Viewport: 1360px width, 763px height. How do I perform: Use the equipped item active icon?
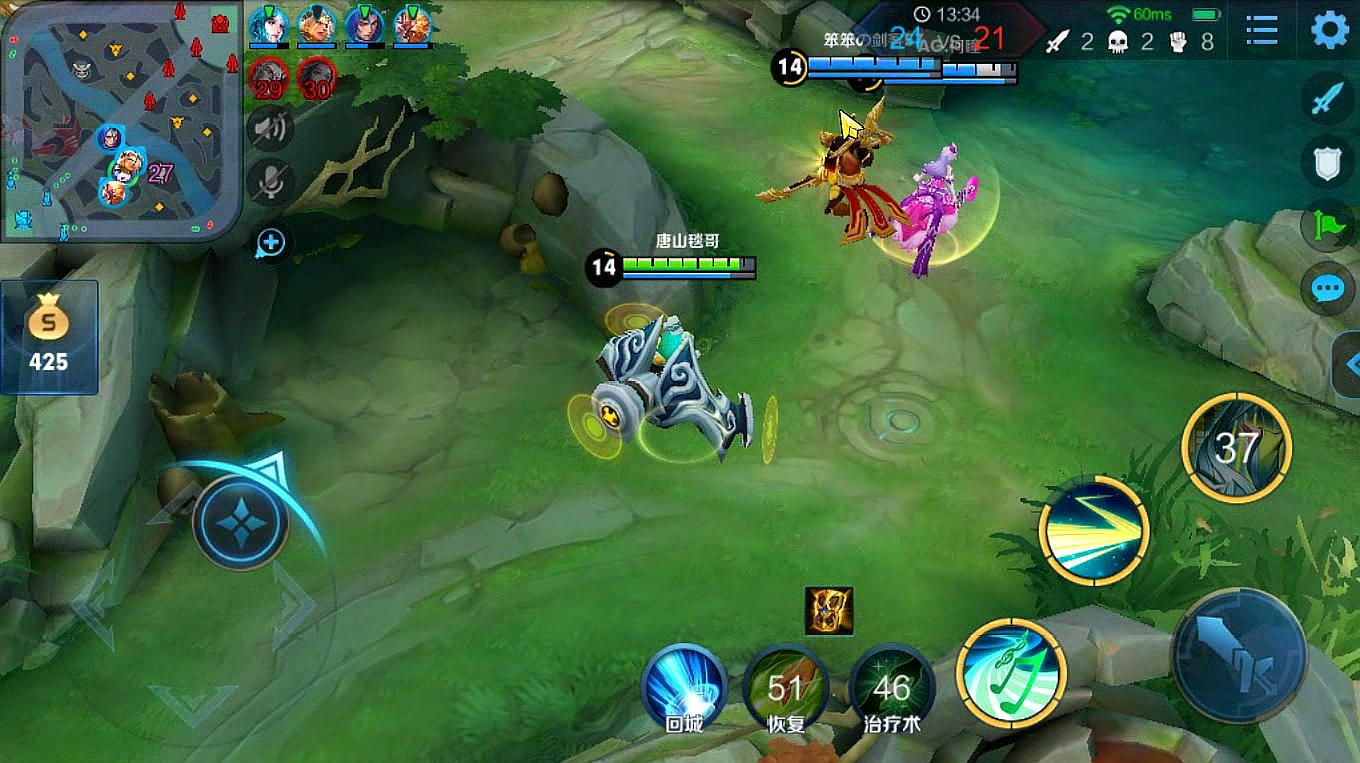(829, 611)
